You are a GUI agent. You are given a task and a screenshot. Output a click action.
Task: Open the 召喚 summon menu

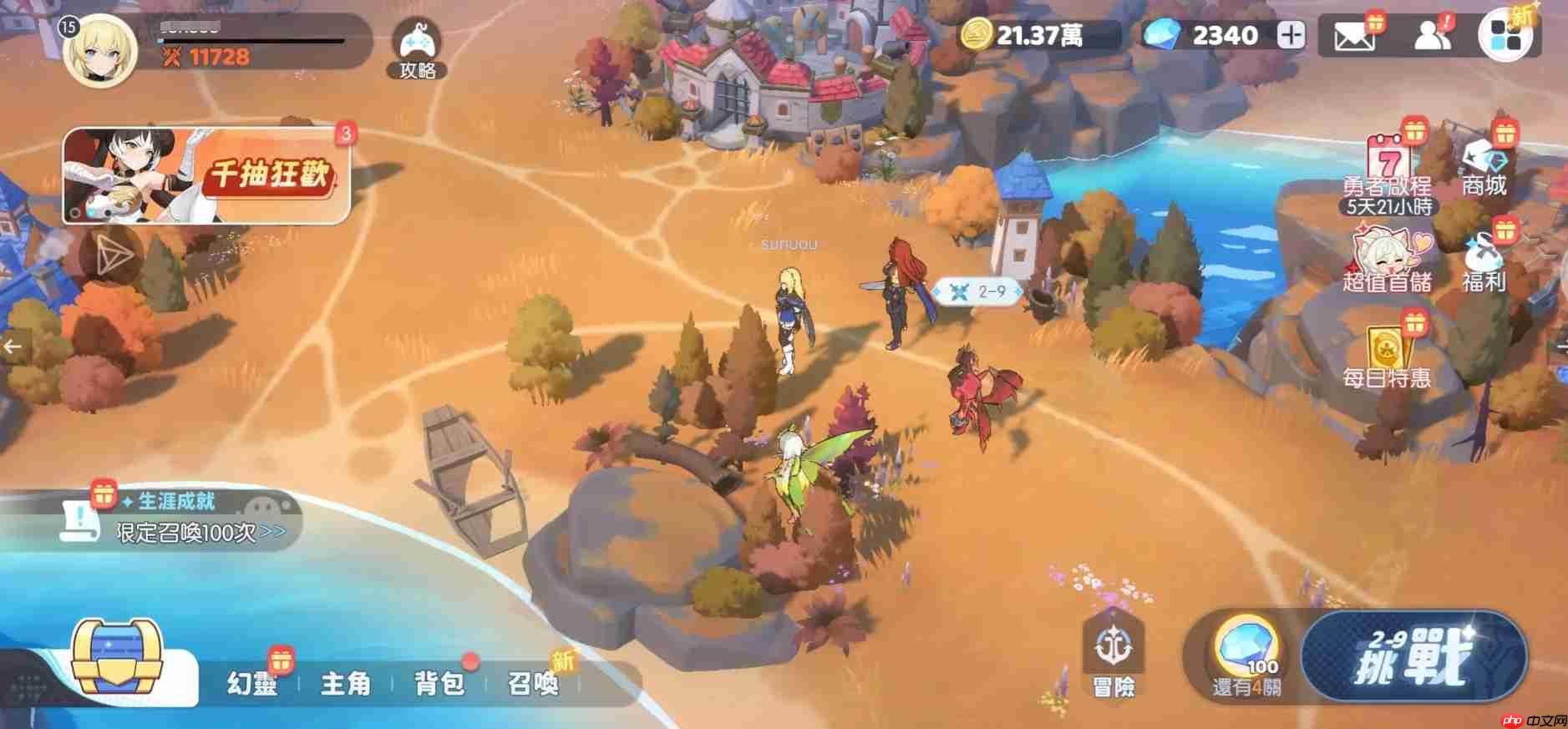(x=533, y=685)
